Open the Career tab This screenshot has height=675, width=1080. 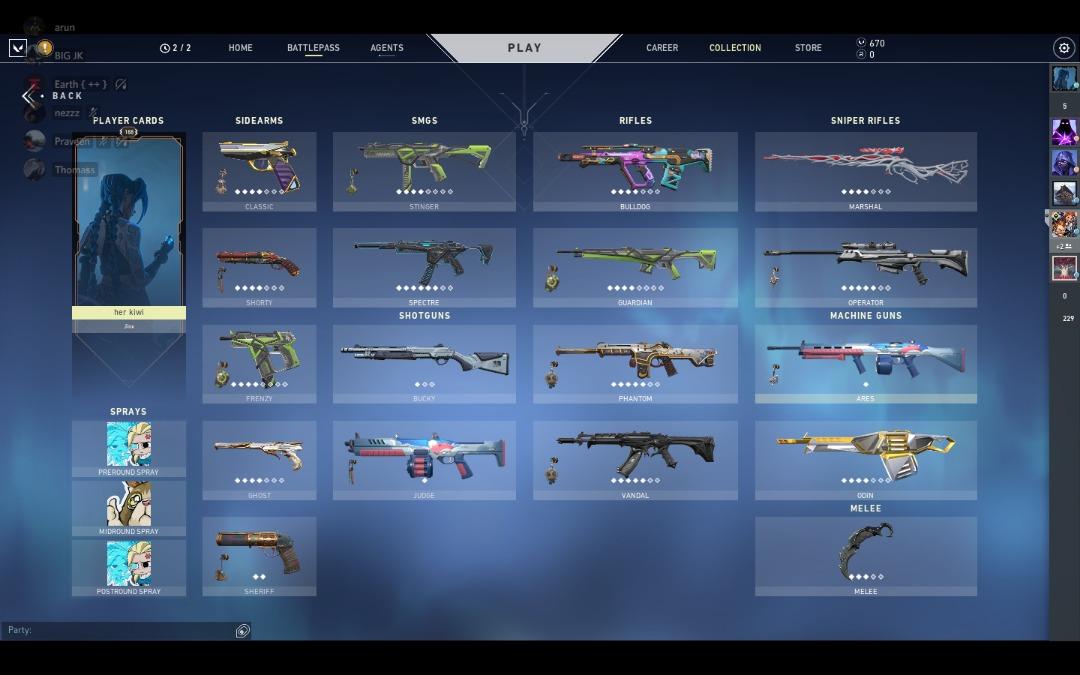662,48
